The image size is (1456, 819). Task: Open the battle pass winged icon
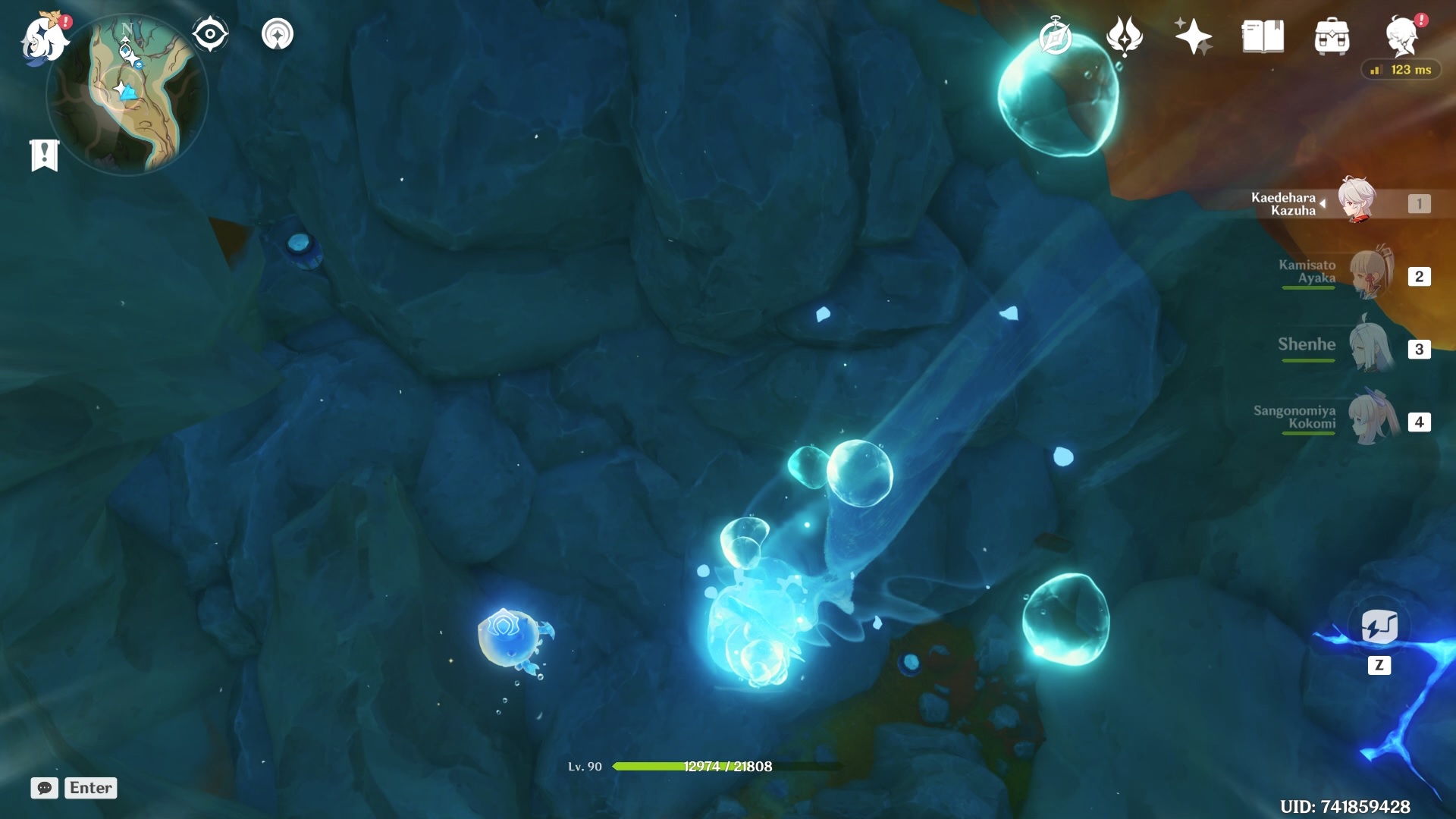pyautogui.click(x=1124, y=36)
